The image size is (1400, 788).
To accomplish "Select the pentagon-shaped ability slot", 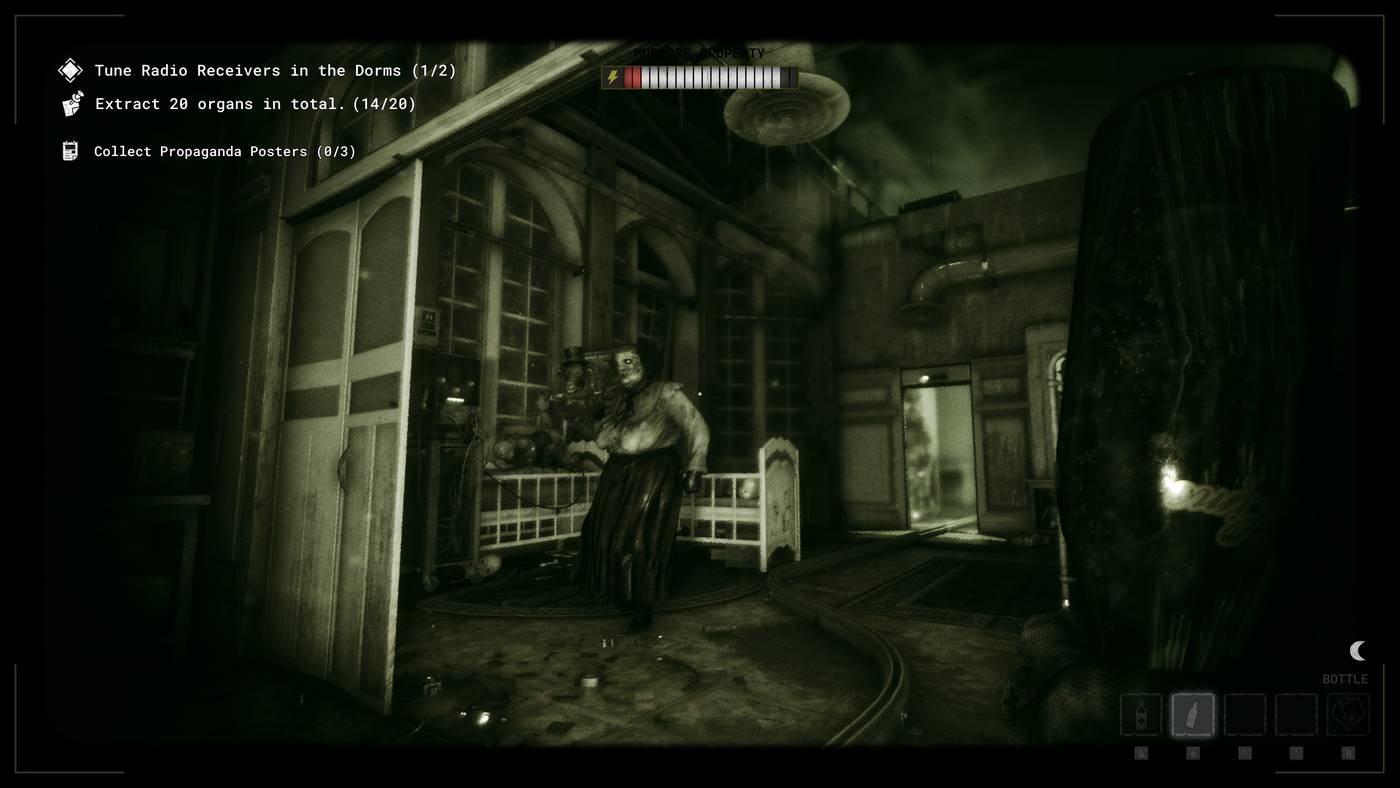I will tap(1347, 715).
